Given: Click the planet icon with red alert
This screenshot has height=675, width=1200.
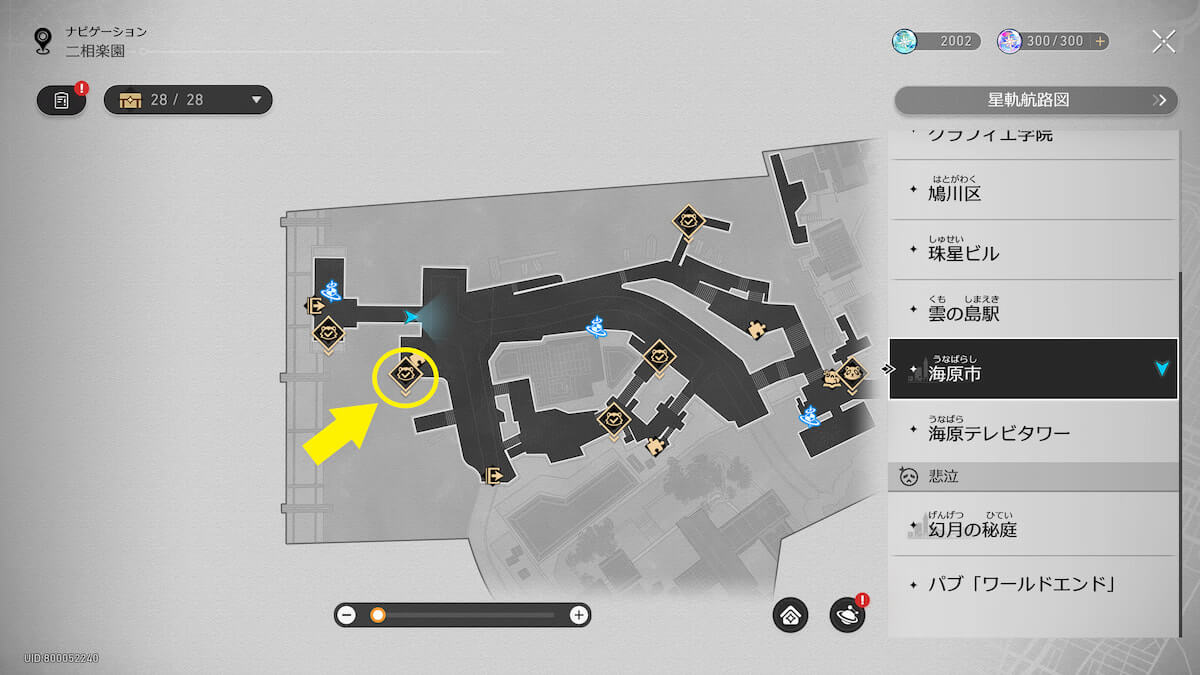Looking at the screenshot, I should 847,615.
